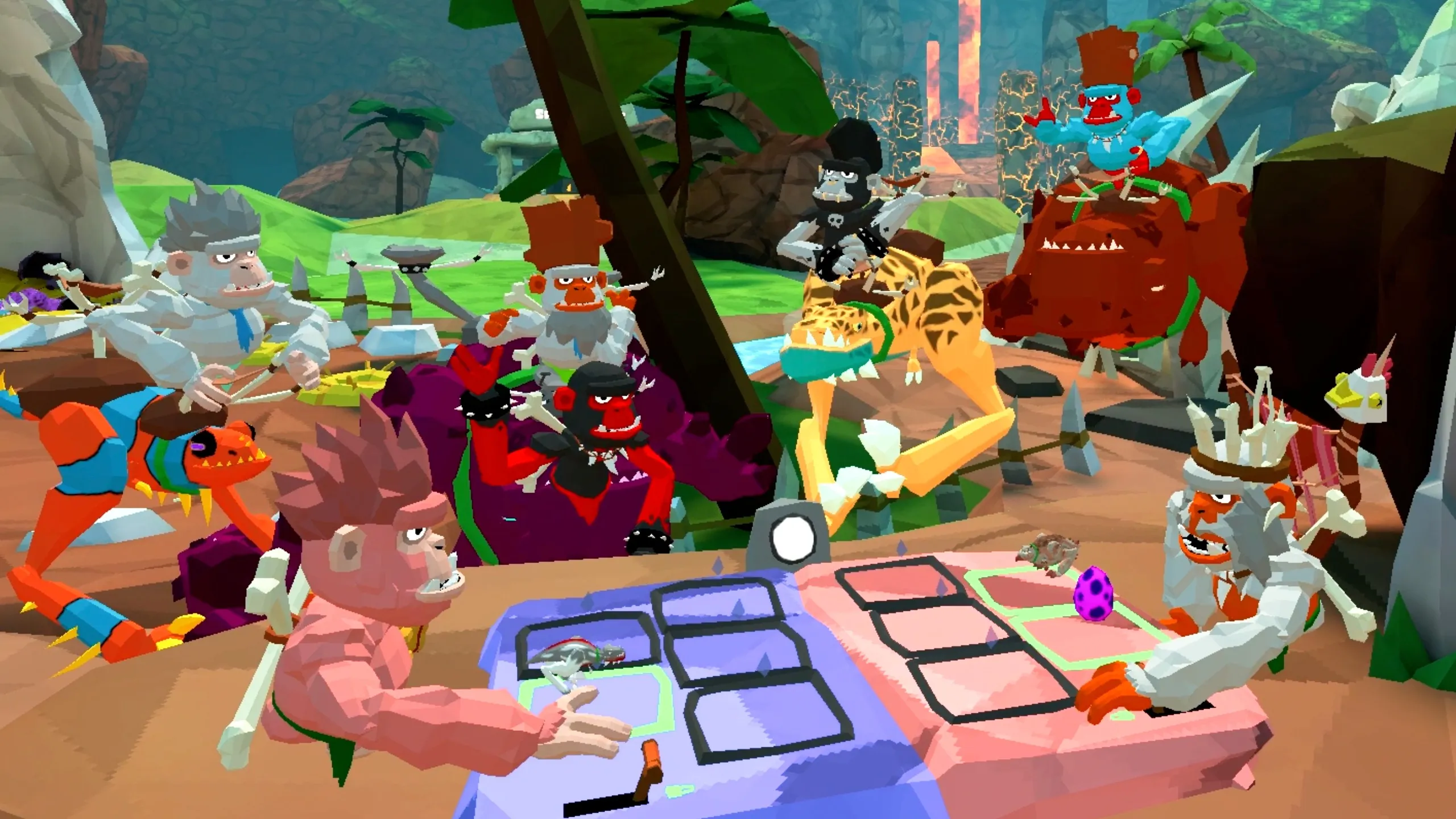This screenshot has height=819, width=1456.
Task: Hit the white round button on the trade table
Action: (x=791, y=537)
